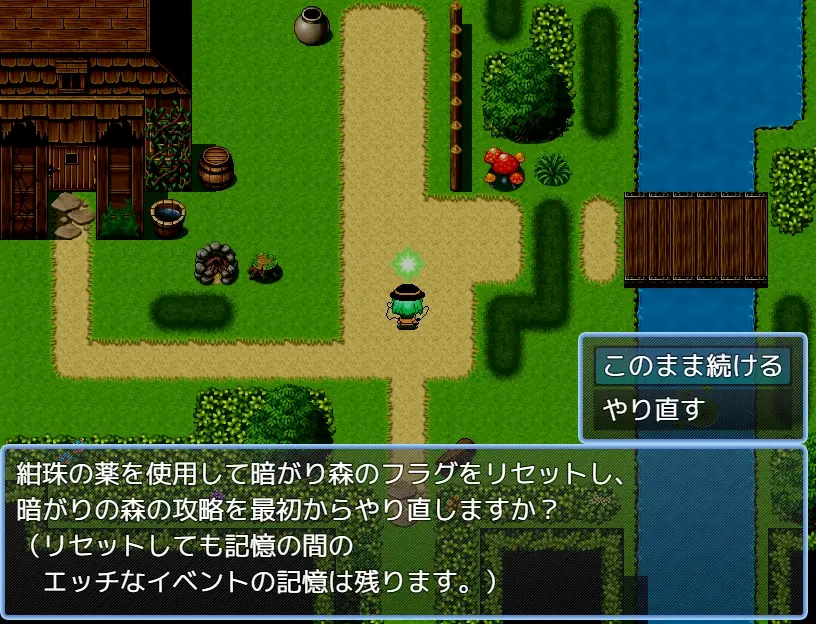Select やり直す to redo the forest

pos(654,409)
